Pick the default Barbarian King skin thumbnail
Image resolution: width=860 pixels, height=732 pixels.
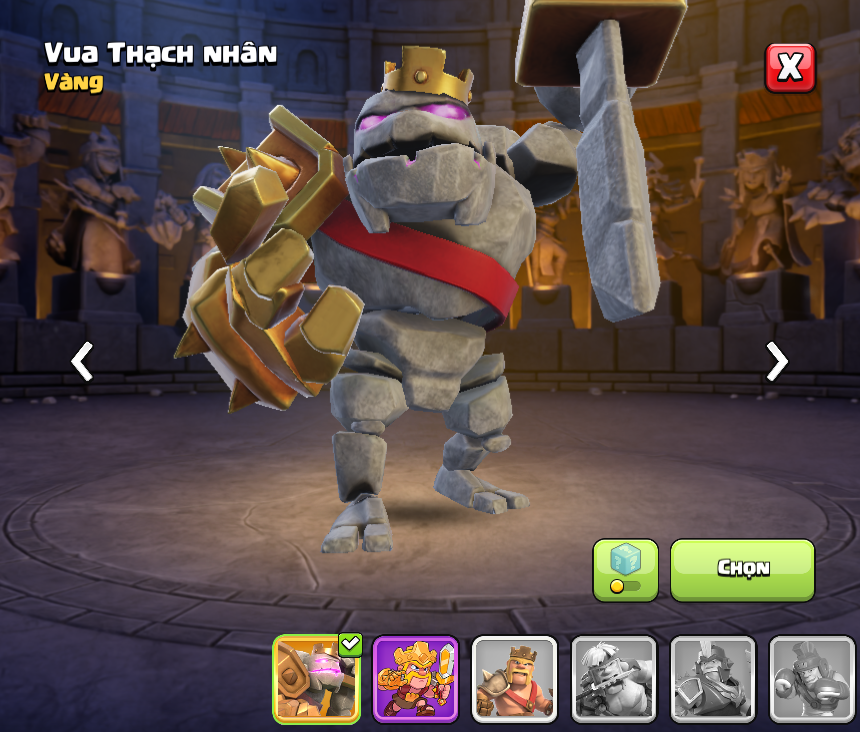coord(514,679)
